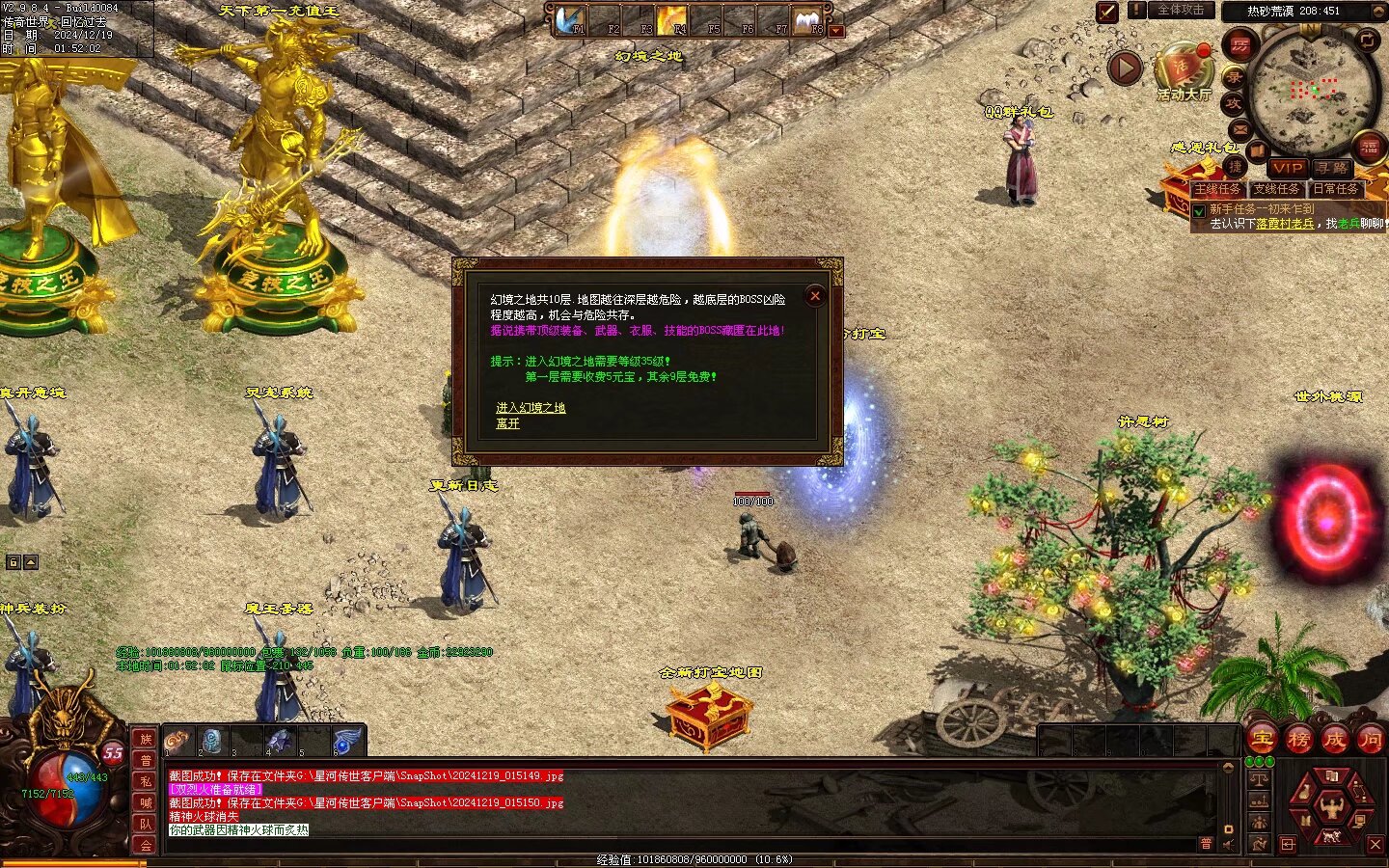Open the mail envelope icon

[1239, 129]
